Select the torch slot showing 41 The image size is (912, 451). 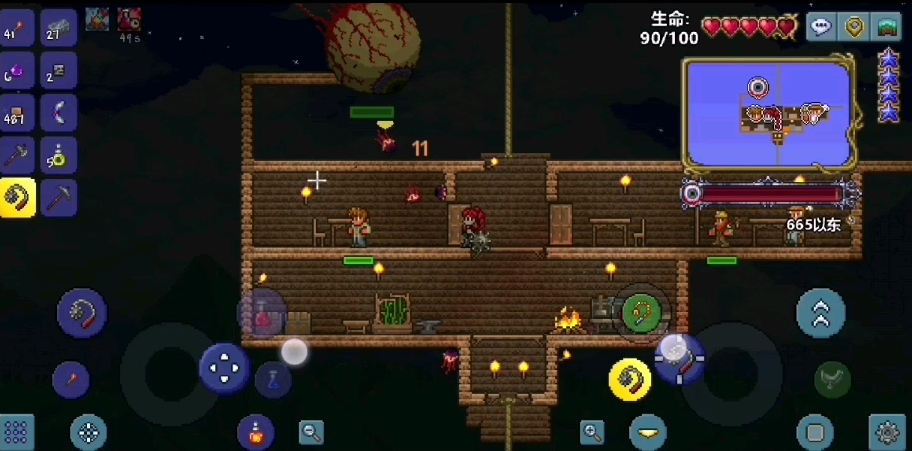[x=17, y=28]
